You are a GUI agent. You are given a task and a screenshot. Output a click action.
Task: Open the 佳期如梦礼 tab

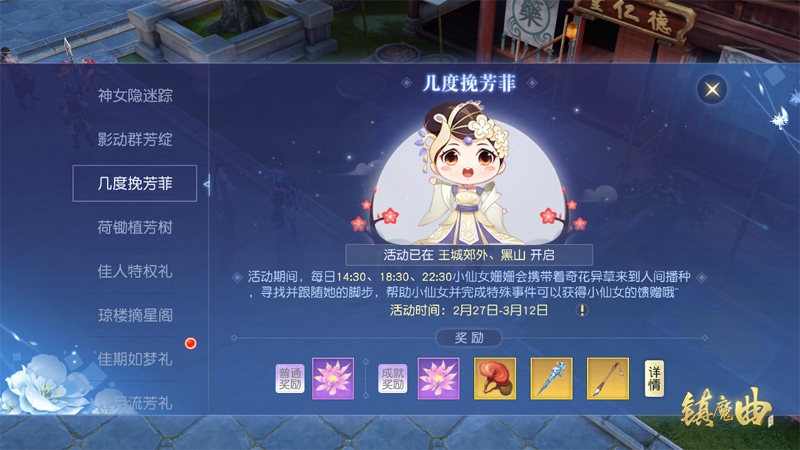135,358
